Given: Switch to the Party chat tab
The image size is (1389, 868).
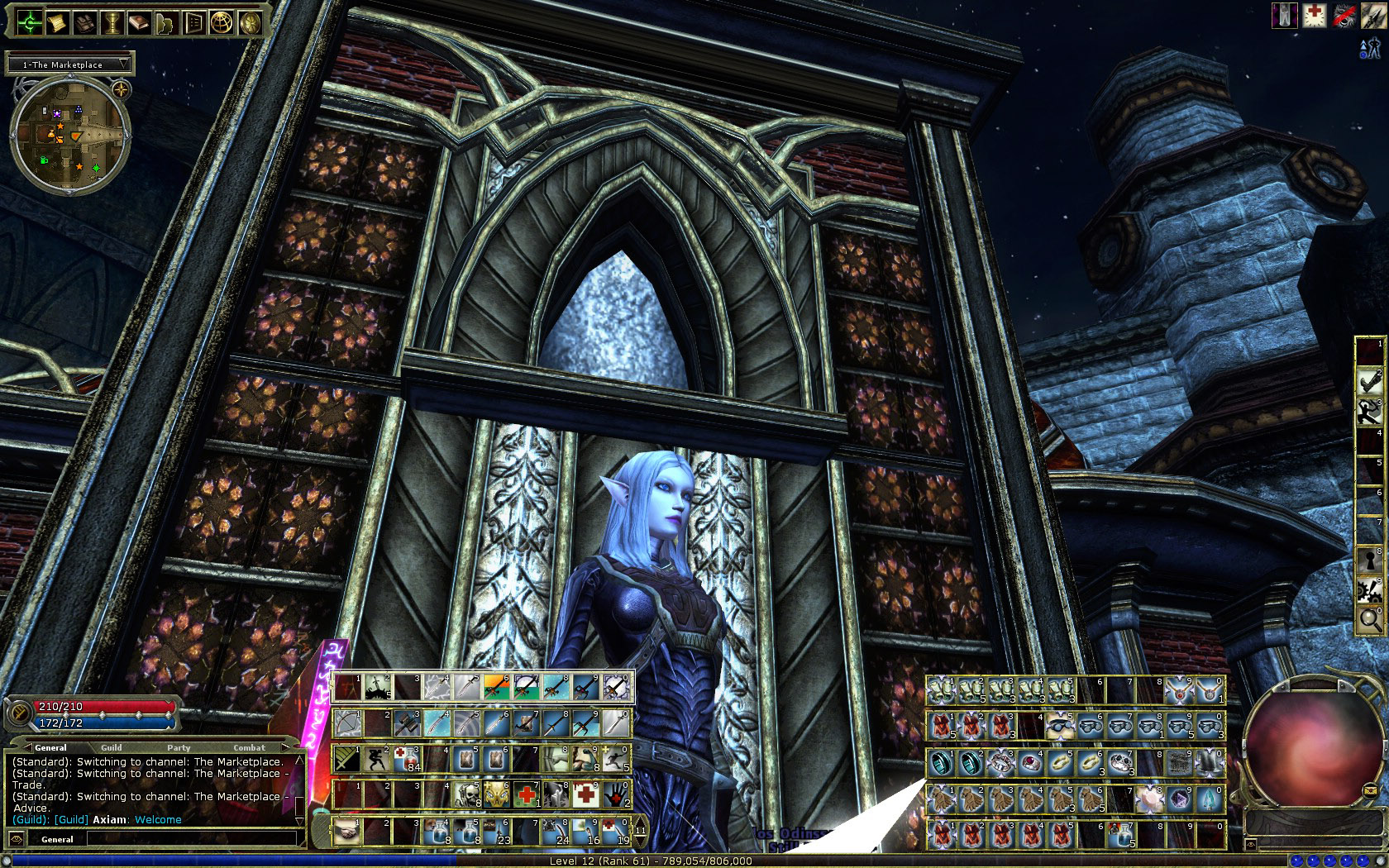Looking at the screenshot, I should (x=179, y=747).
